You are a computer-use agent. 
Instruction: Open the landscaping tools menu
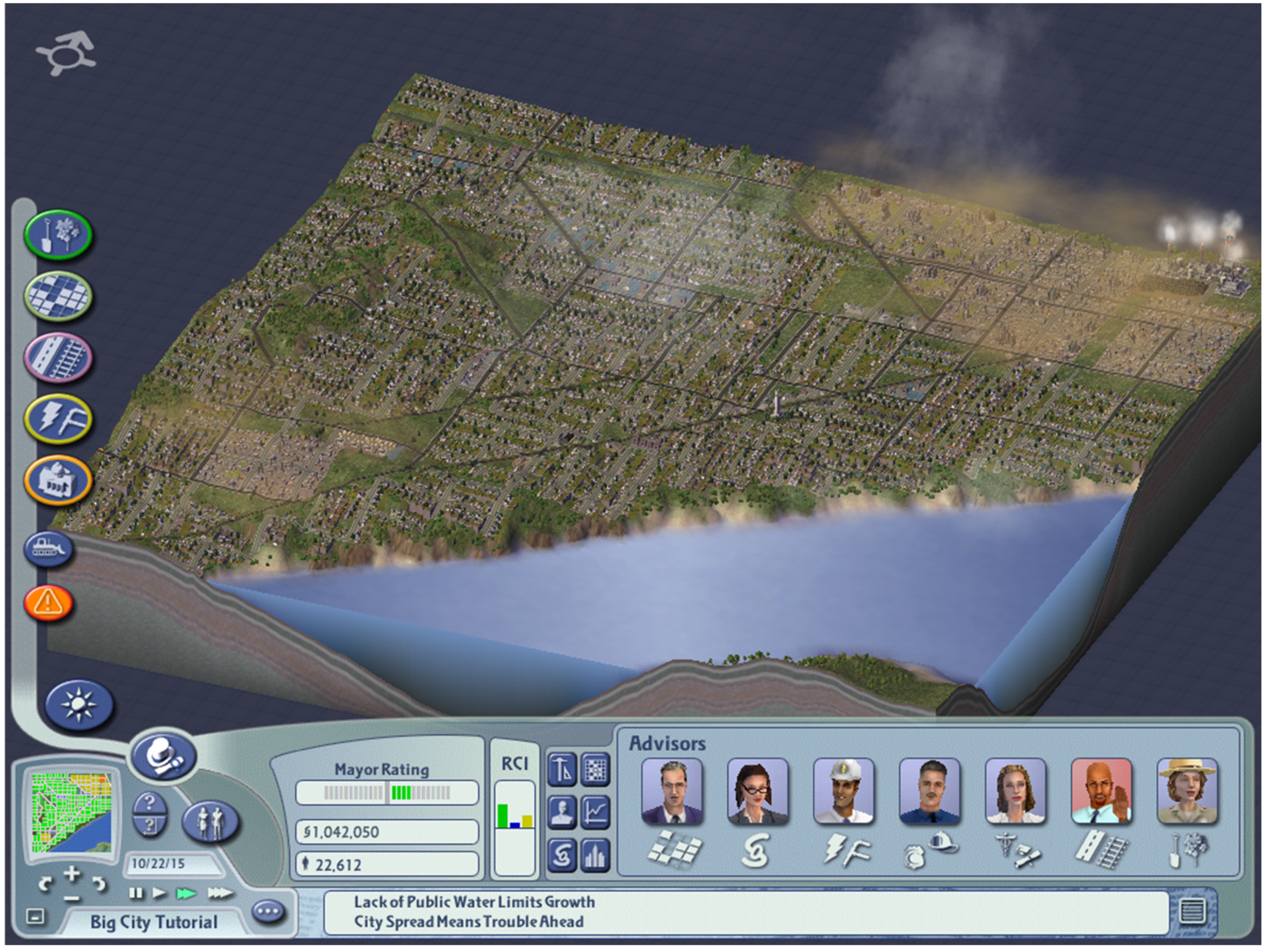click(58, 235)
